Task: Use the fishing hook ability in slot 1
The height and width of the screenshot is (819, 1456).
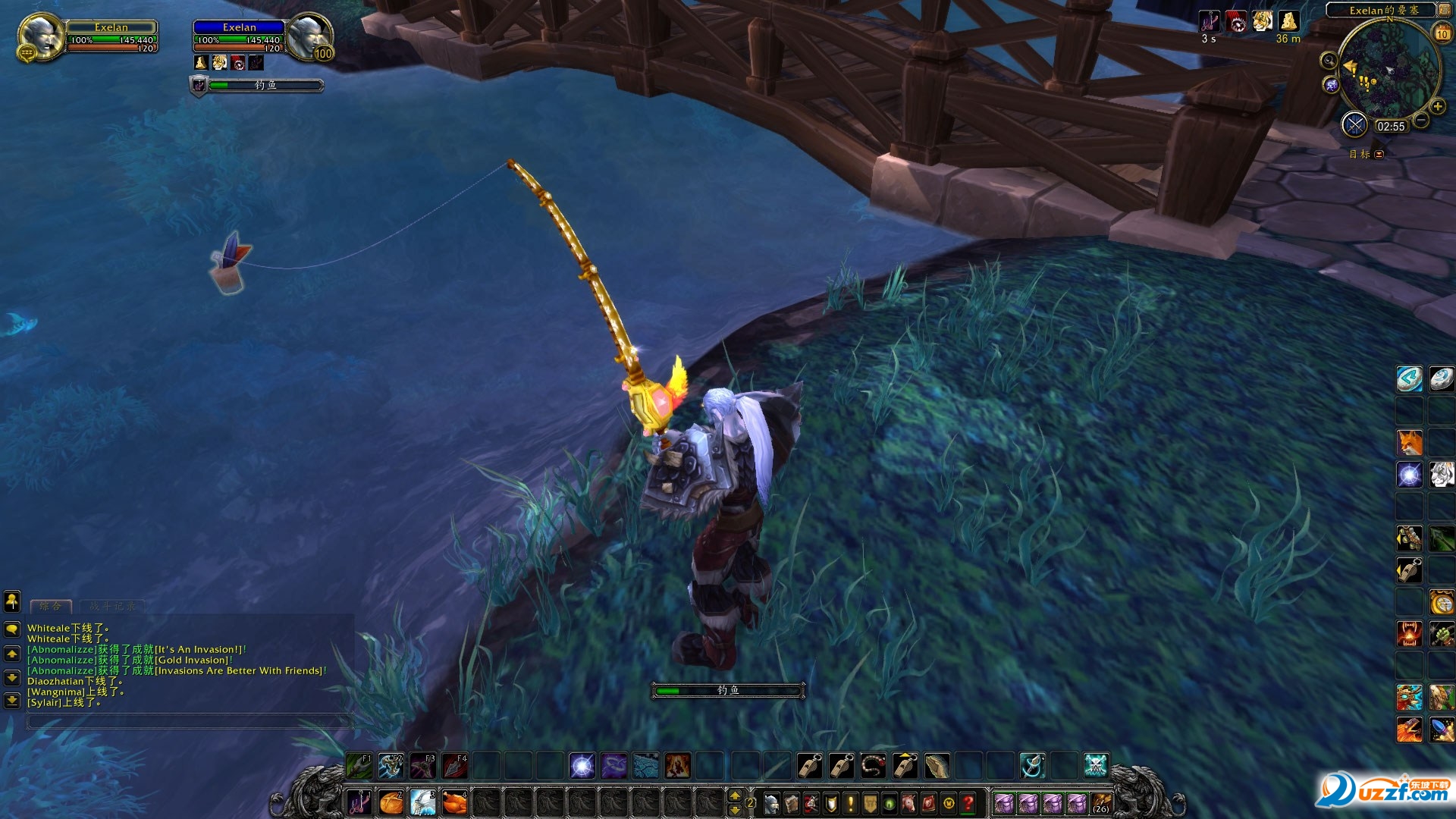Action: click(x=359, y=802)
